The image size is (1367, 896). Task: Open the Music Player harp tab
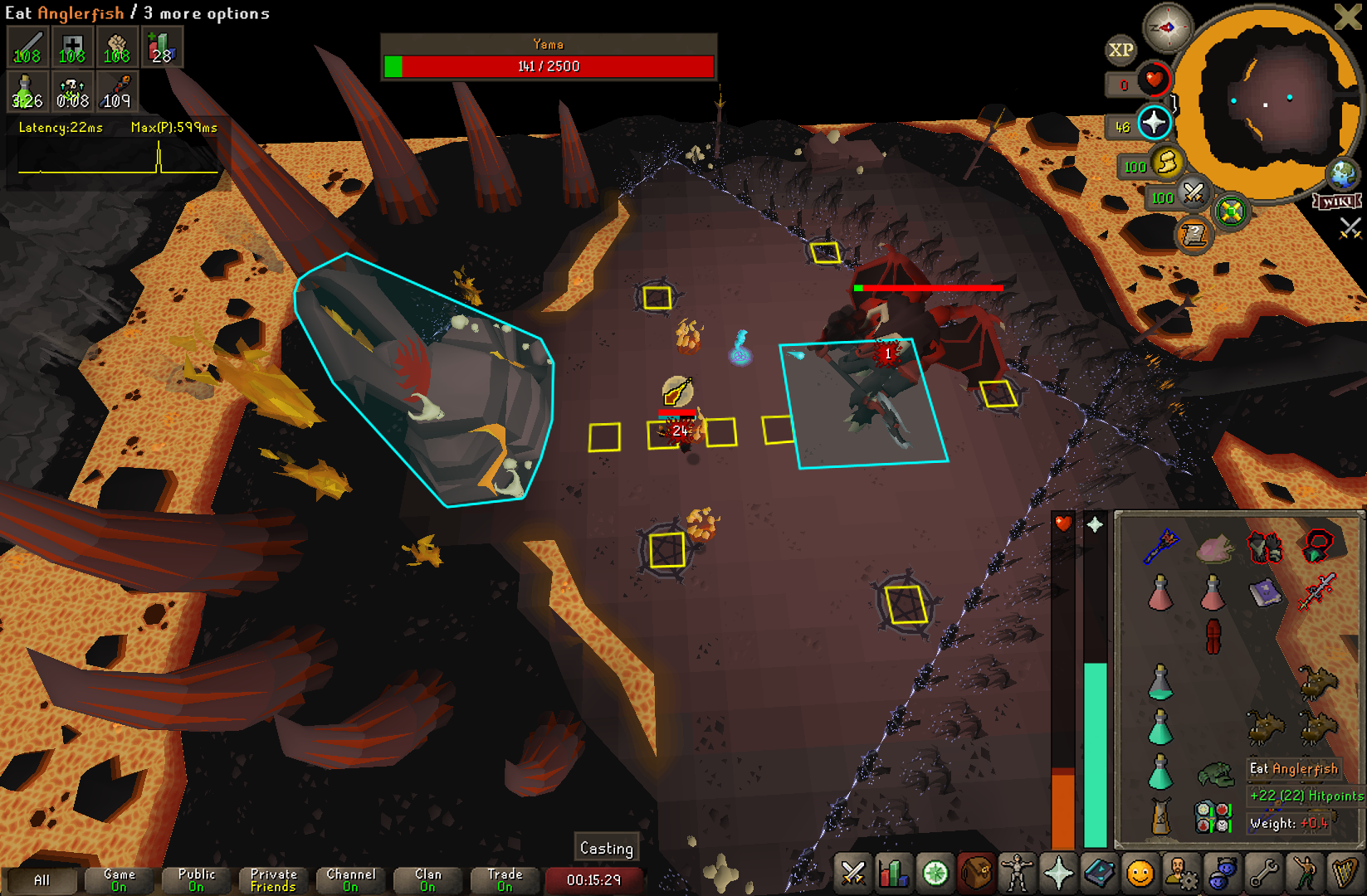(1344, 874)
